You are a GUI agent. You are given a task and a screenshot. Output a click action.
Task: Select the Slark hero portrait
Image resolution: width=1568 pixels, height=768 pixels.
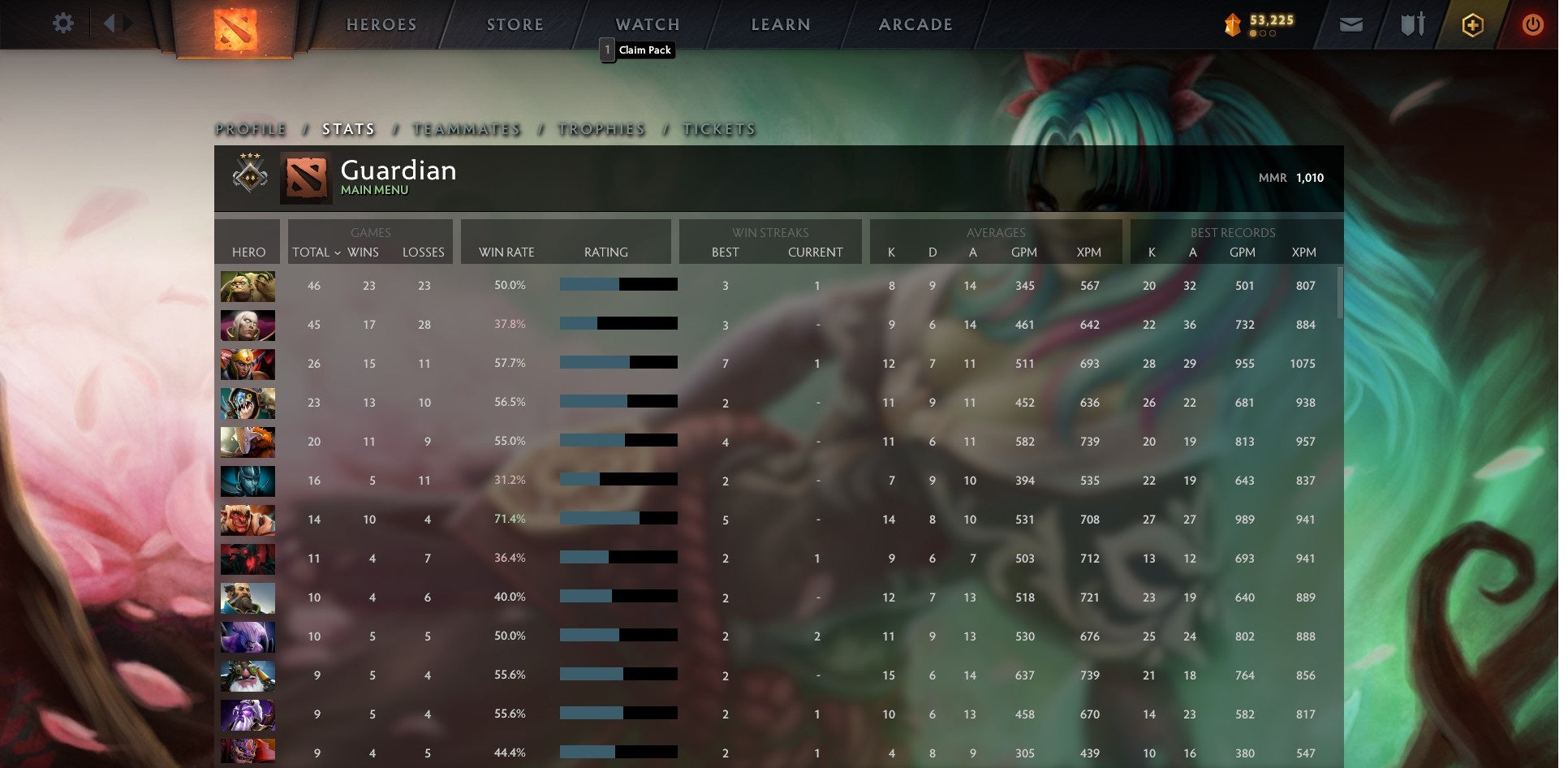(x=248, y=403)
